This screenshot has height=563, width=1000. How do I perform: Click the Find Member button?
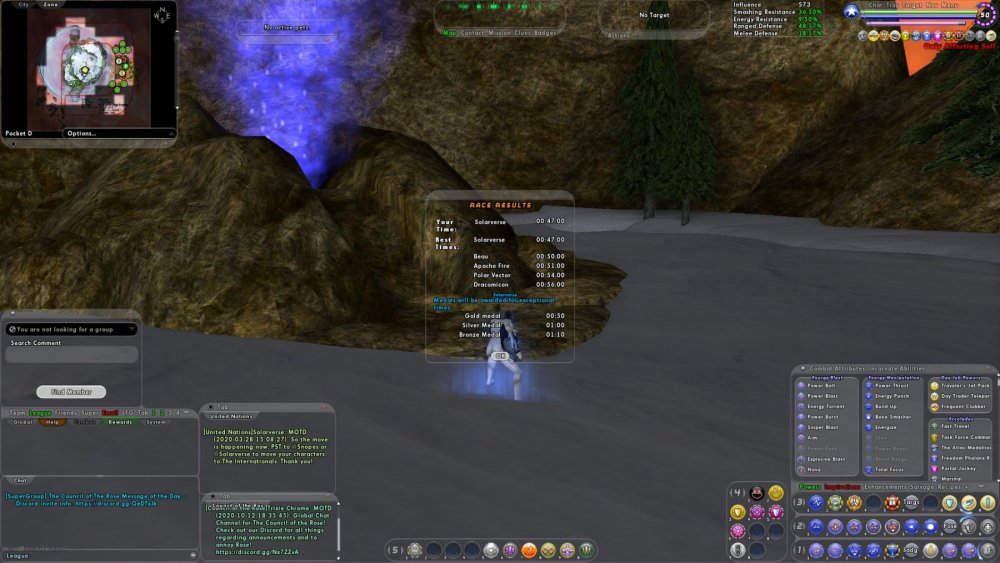tap(71, 392)
